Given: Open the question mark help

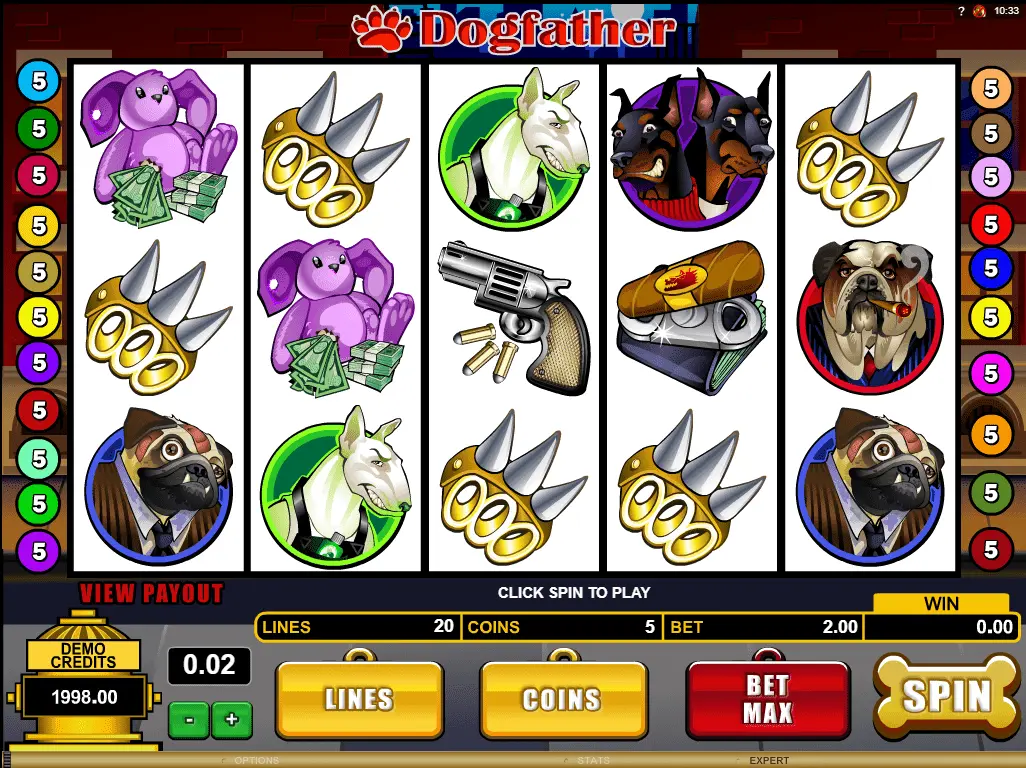Looking at the screenshot, I should 962,11.
